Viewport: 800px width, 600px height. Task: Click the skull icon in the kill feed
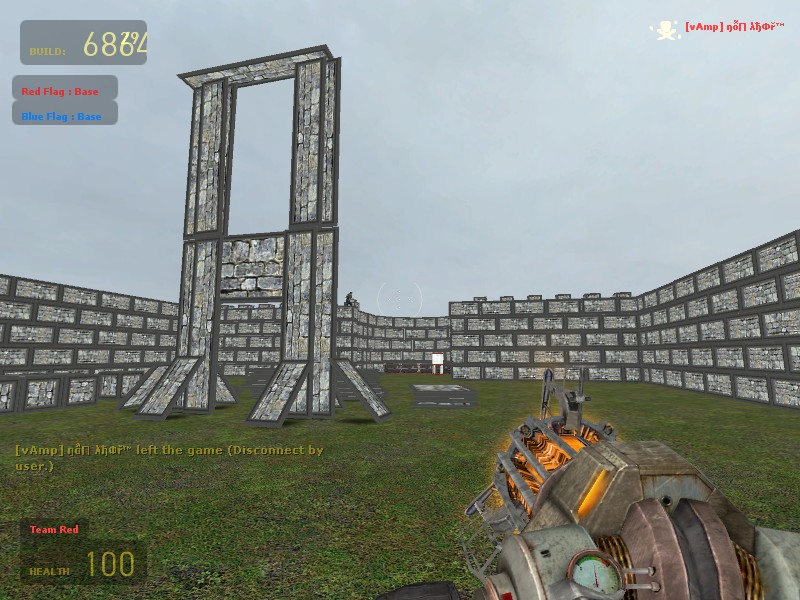[666, 30]
